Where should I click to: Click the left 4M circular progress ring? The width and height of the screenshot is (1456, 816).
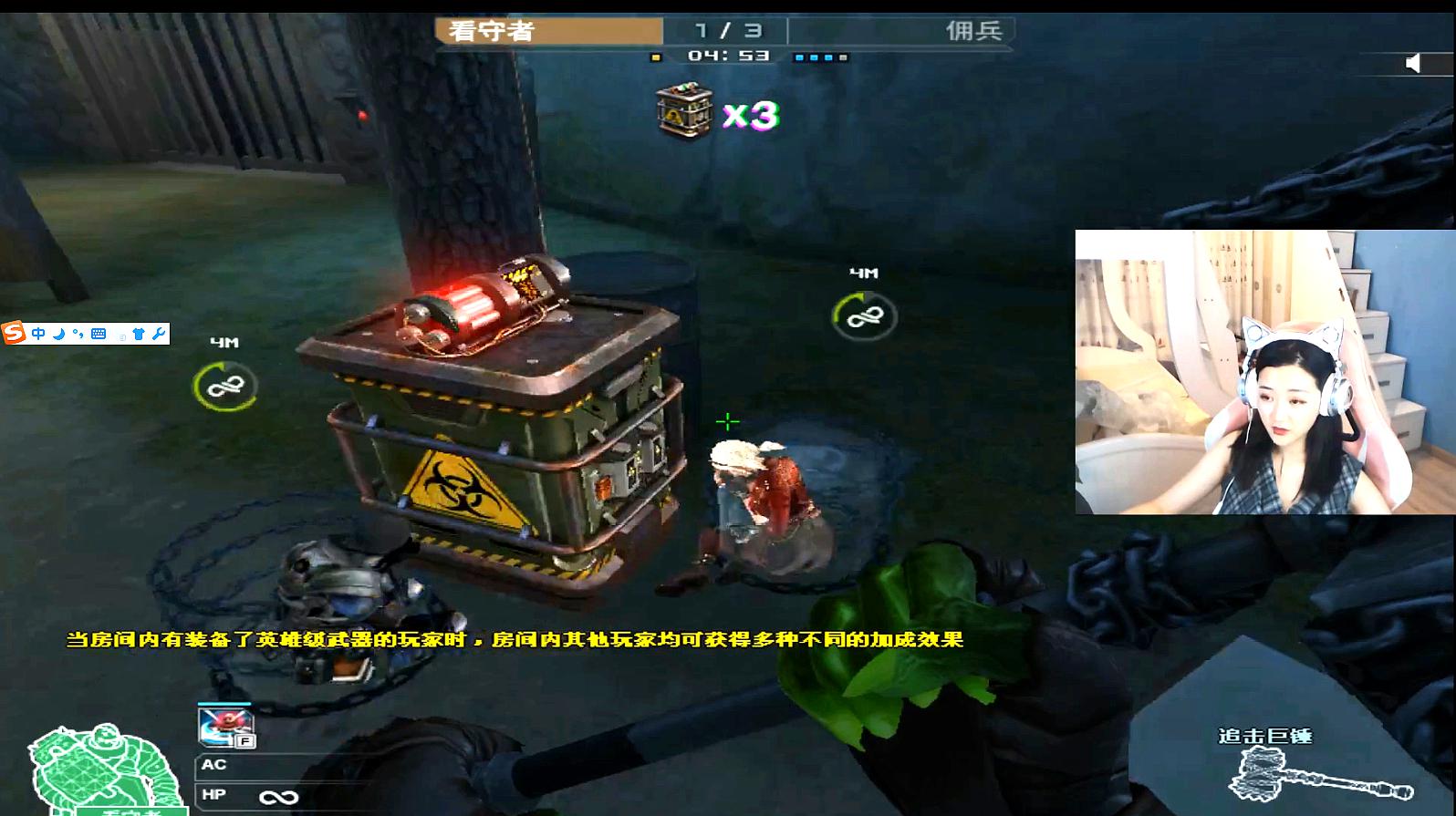coord(225,386)
